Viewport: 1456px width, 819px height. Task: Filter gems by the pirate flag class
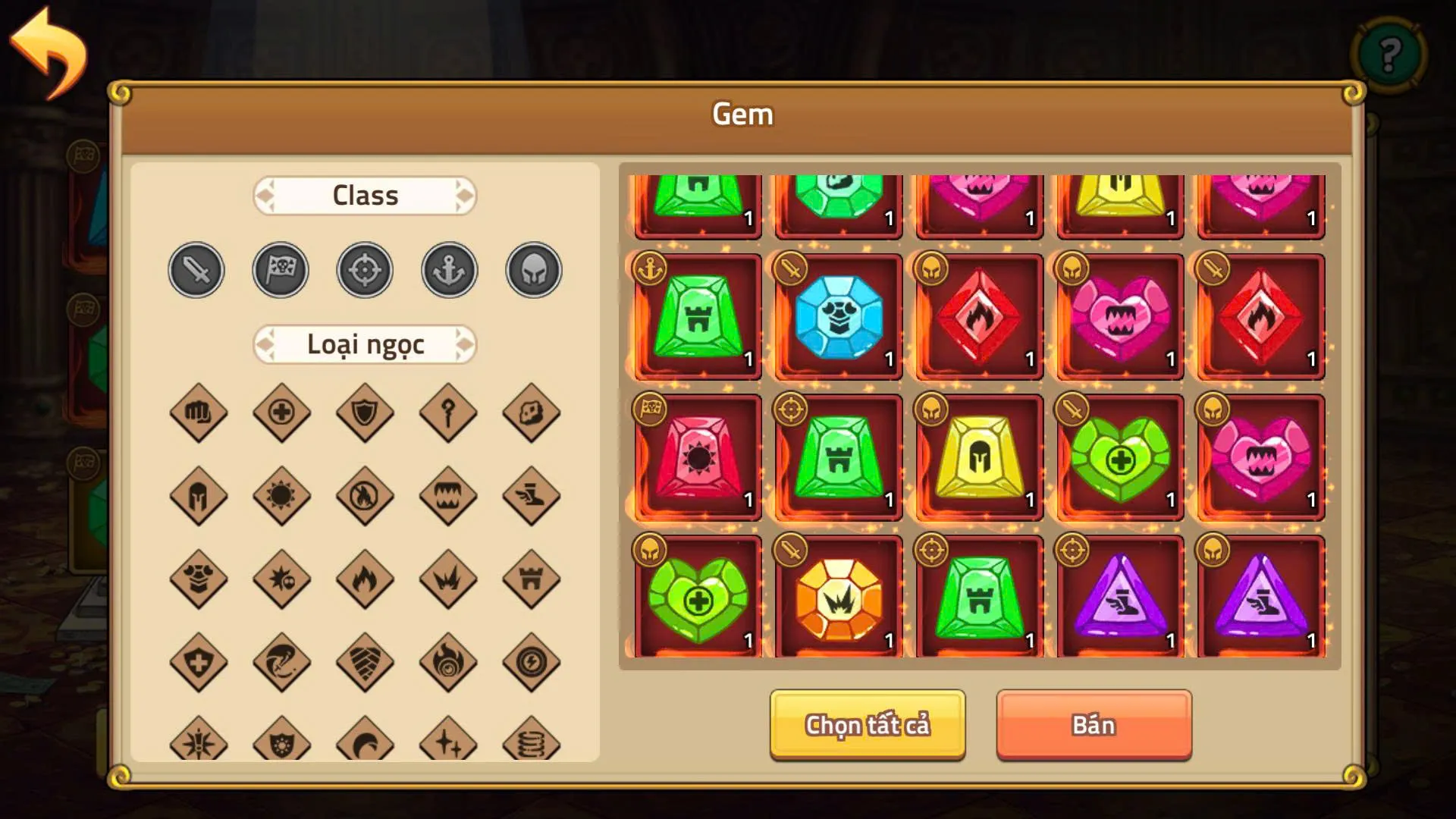pyautogui.click(x=281, y=270)
